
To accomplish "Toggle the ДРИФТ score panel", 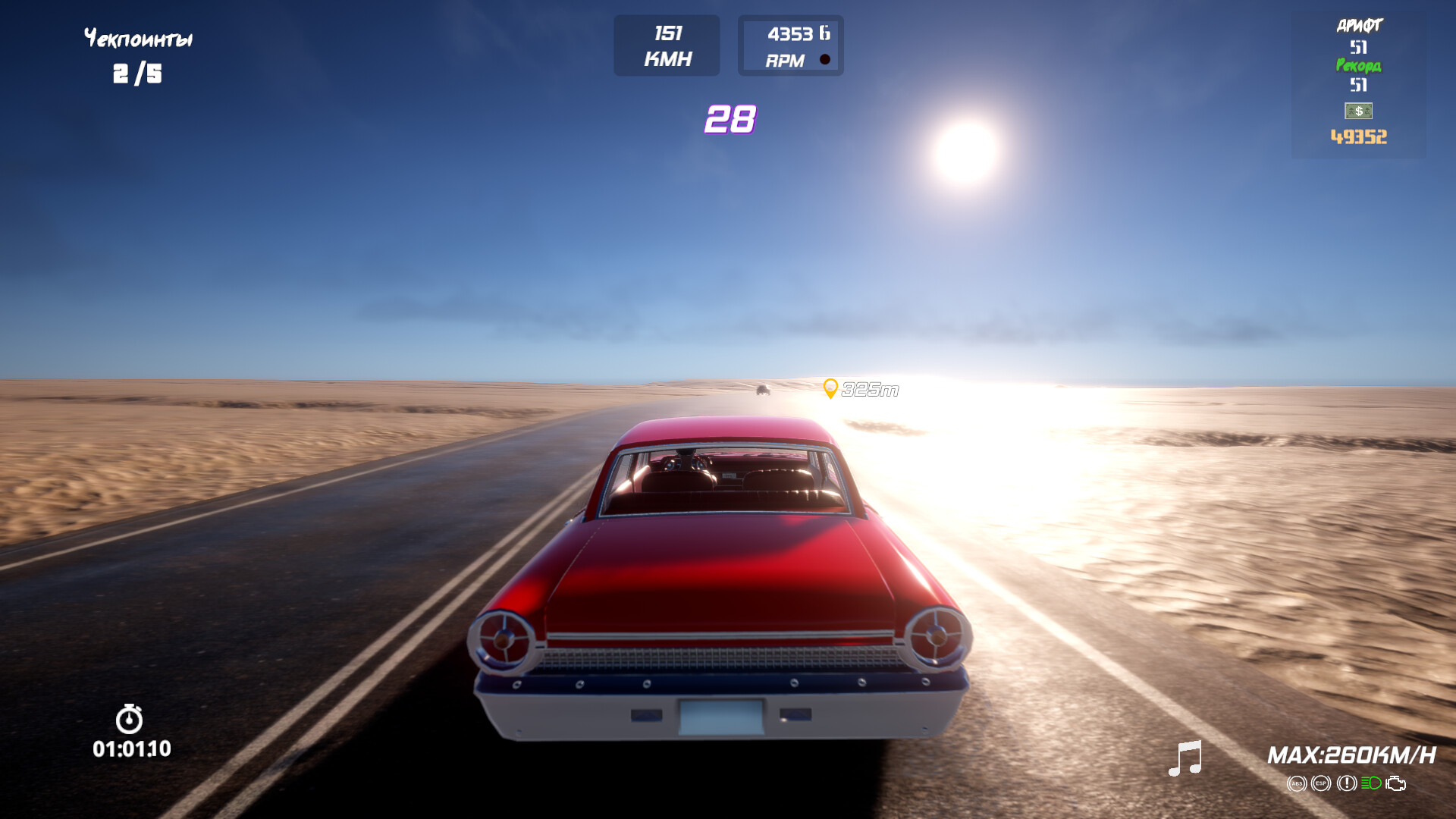I will [1360, 27].
